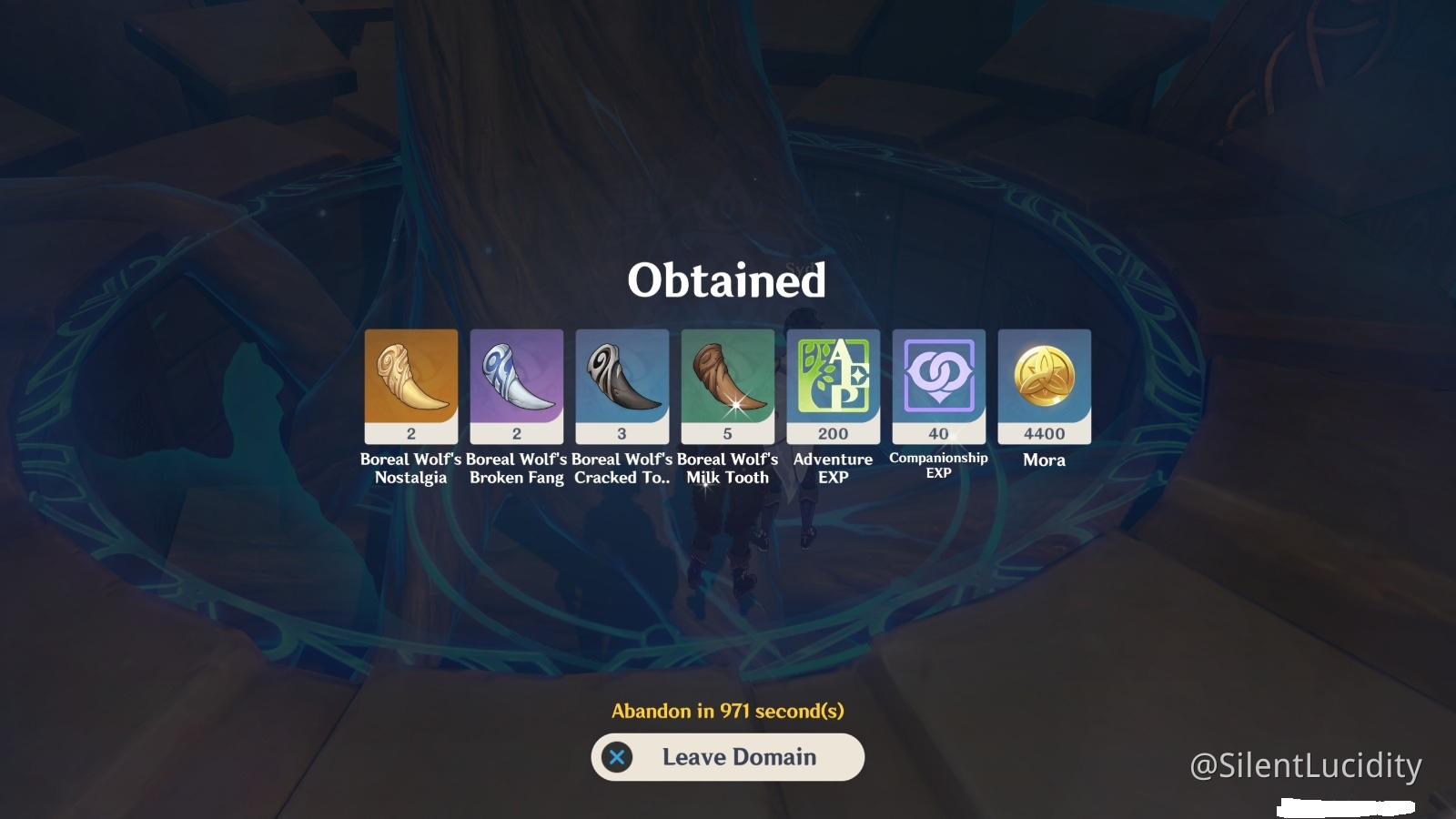1456x819 pixels.
Task: Click the Companionship EXP quantity showing 40
Action: pyautogui.click(x=938, y=434)
